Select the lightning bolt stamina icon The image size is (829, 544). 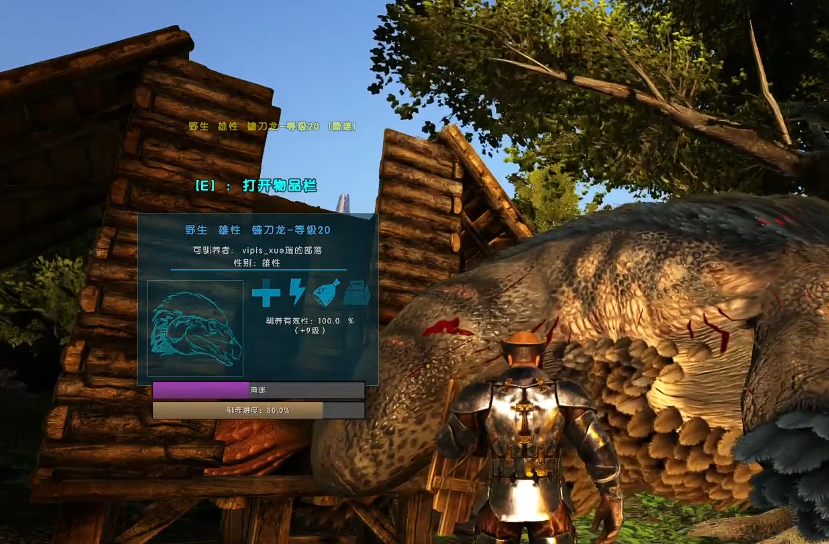point(297,293)
